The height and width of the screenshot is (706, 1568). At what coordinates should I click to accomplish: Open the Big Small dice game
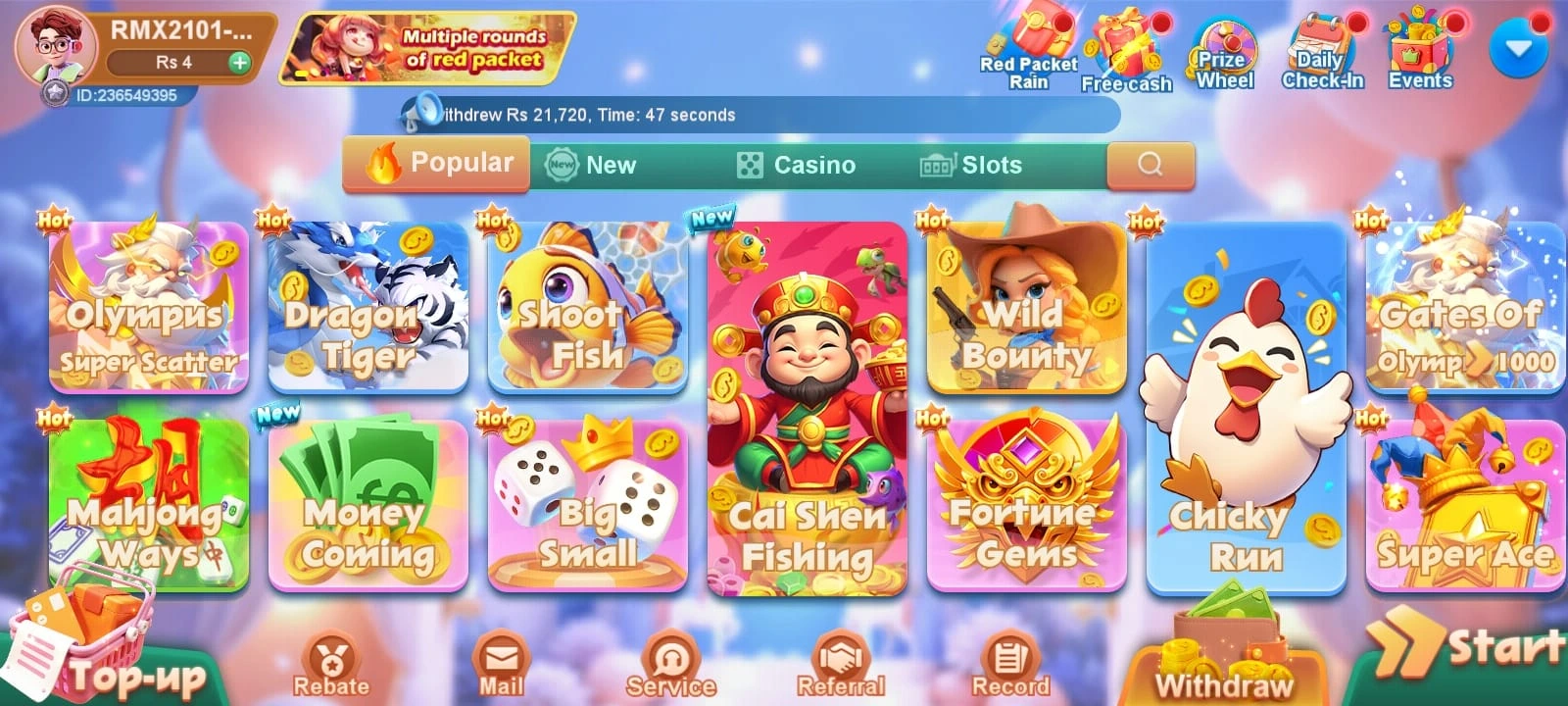coord(588,506)
